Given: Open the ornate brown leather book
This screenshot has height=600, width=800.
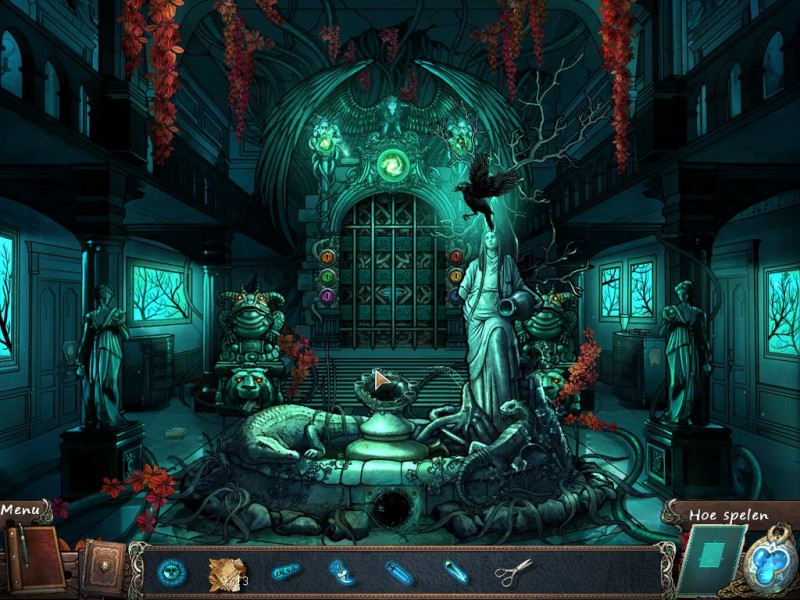Looking at the screenshot, I should coord(101,567).
